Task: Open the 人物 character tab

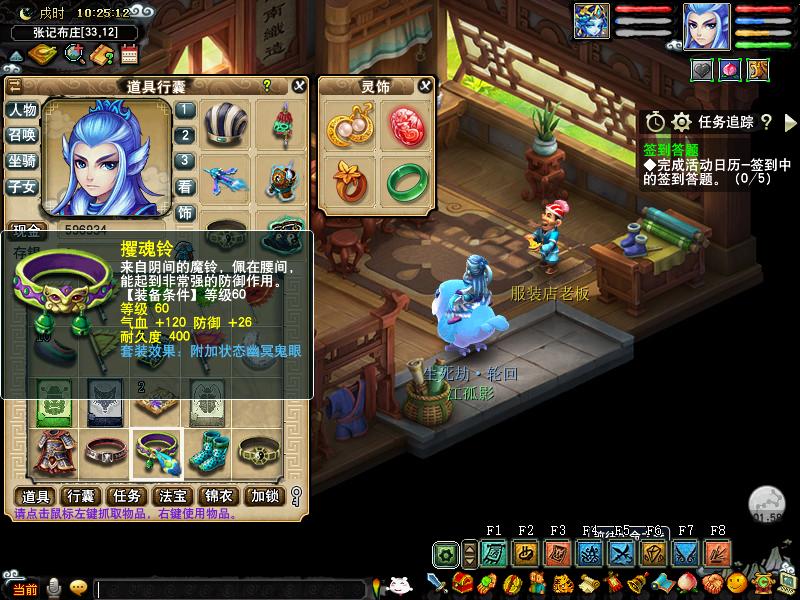Action: [22, 110]
